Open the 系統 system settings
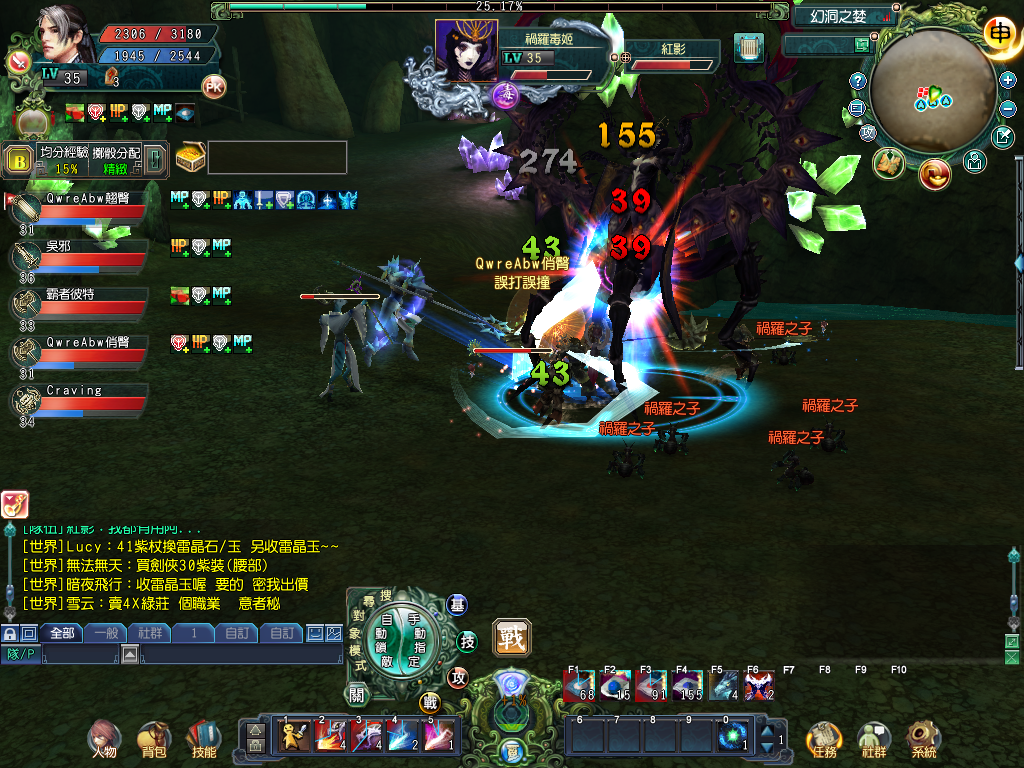 pyautogui.click(x=924, y=738)
